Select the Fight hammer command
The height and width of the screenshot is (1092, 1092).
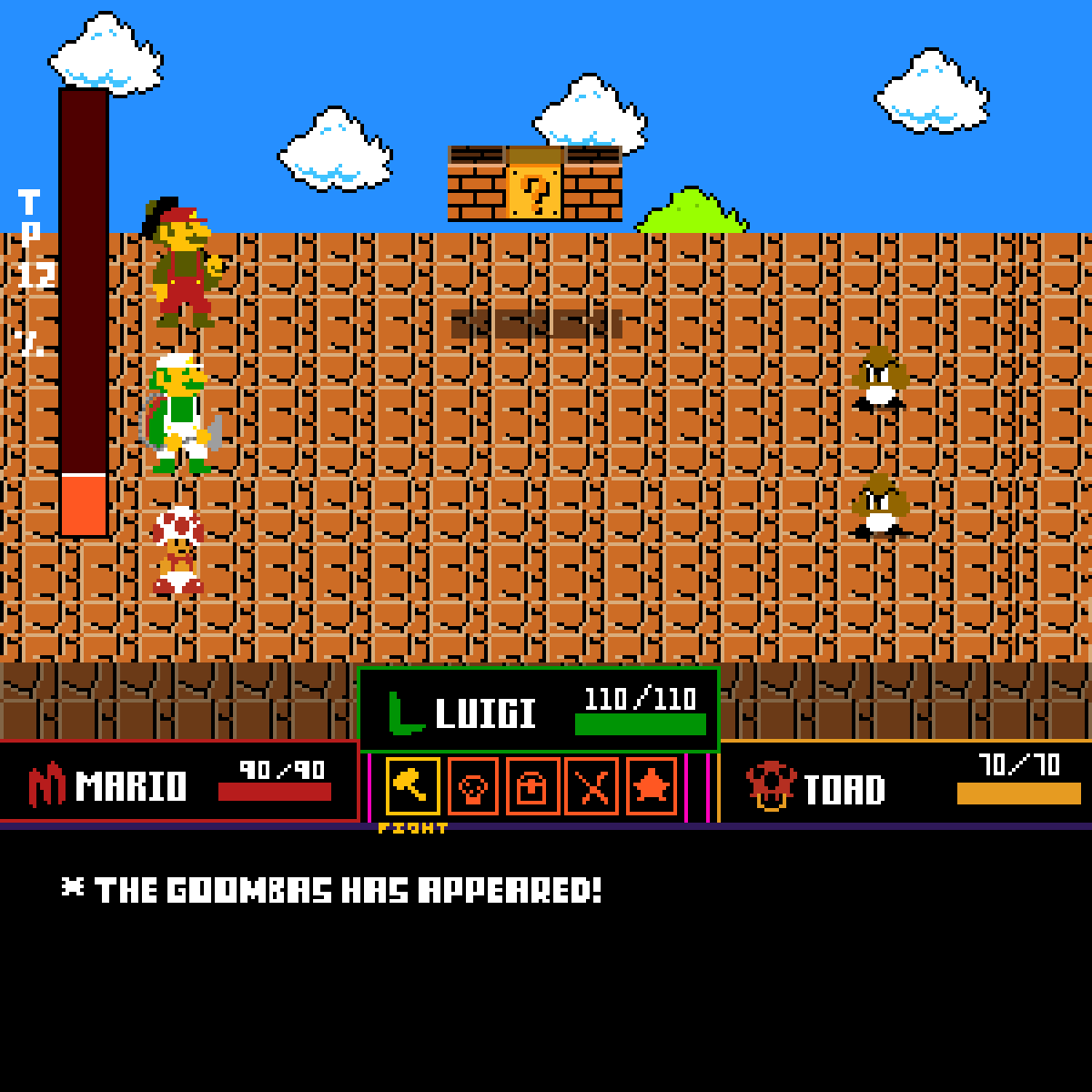(412, 786)
